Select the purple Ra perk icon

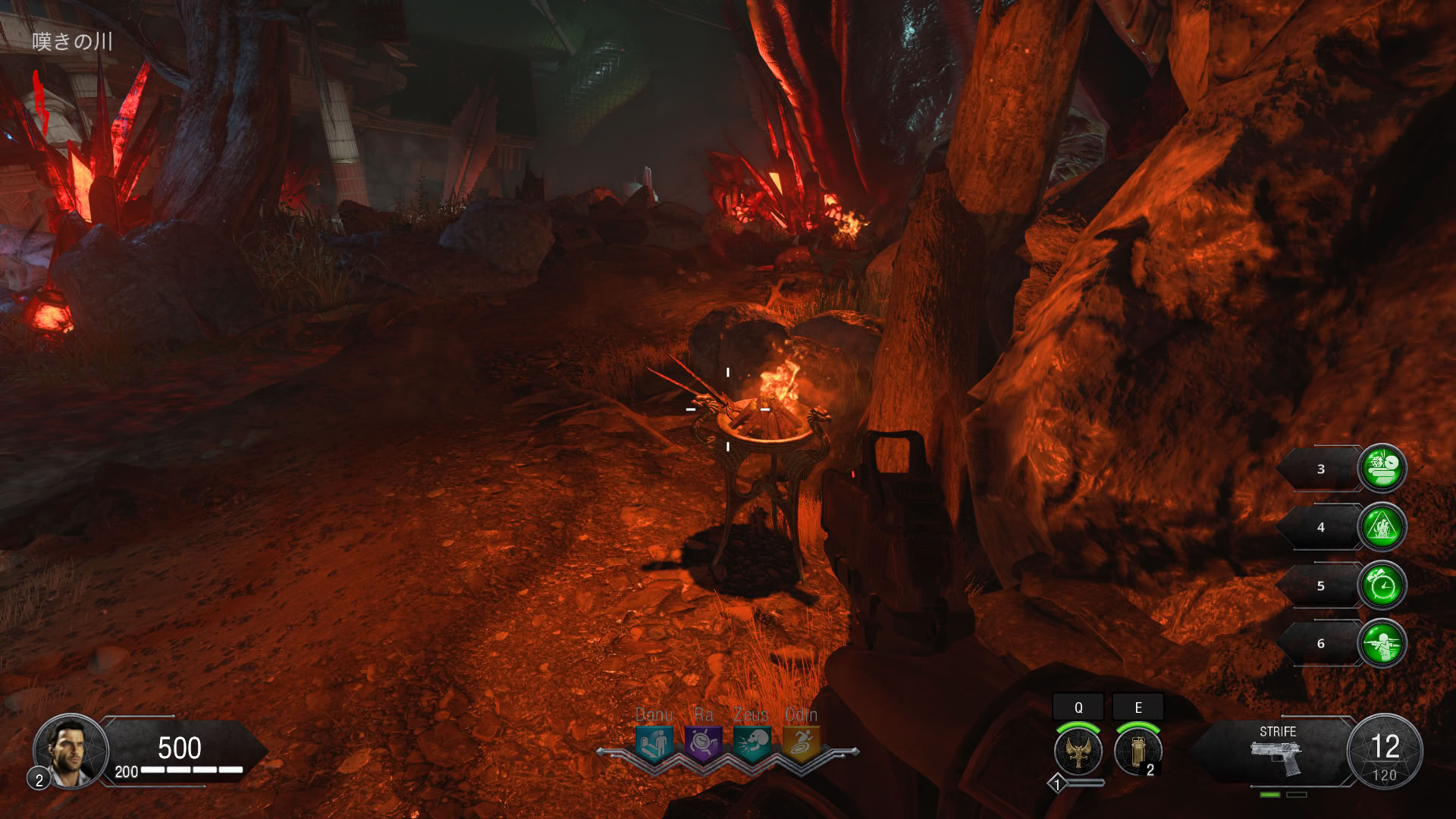point(703,744)
